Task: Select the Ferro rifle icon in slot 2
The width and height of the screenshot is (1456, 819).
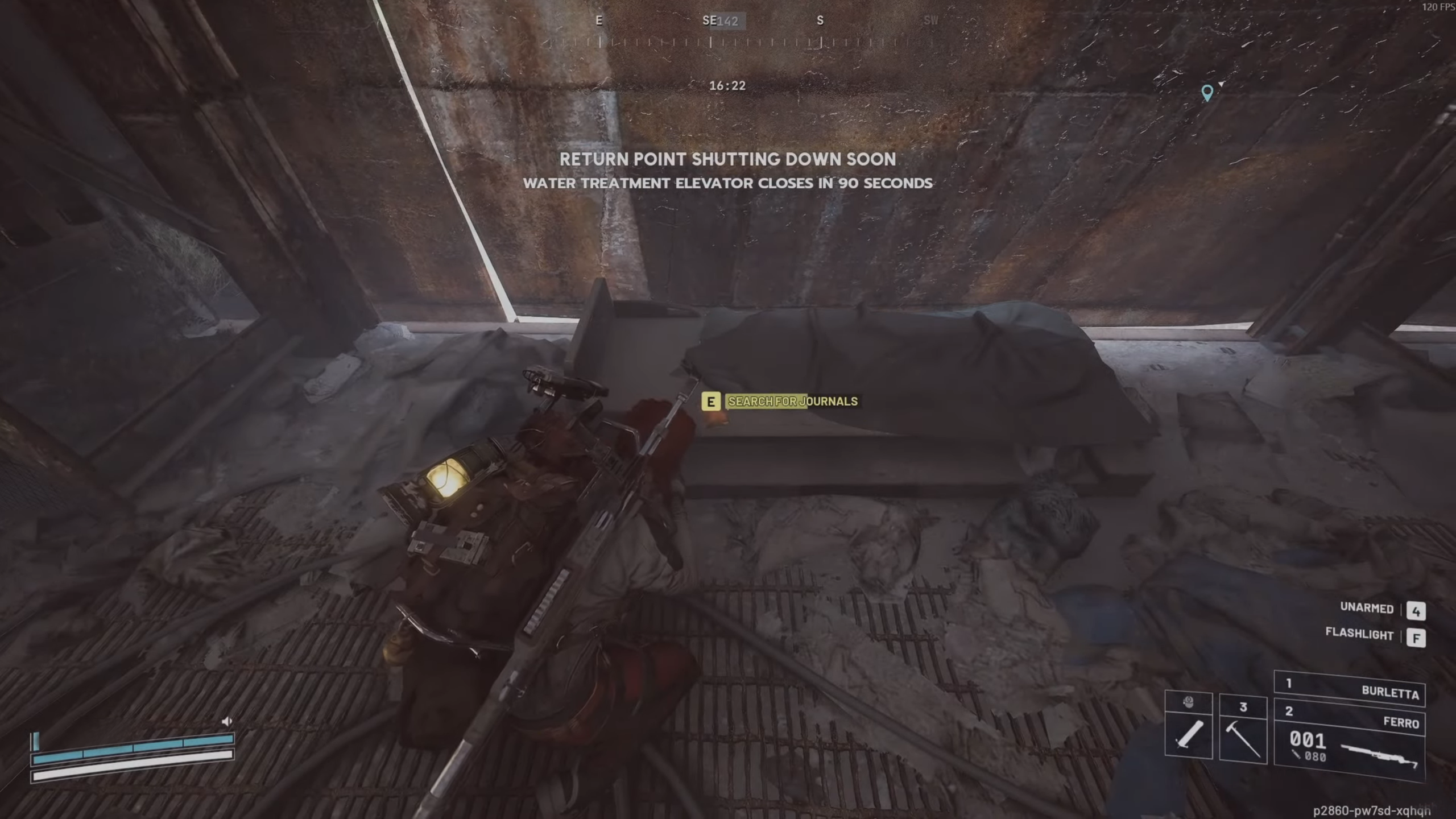Action: (x=1382, y=755)
